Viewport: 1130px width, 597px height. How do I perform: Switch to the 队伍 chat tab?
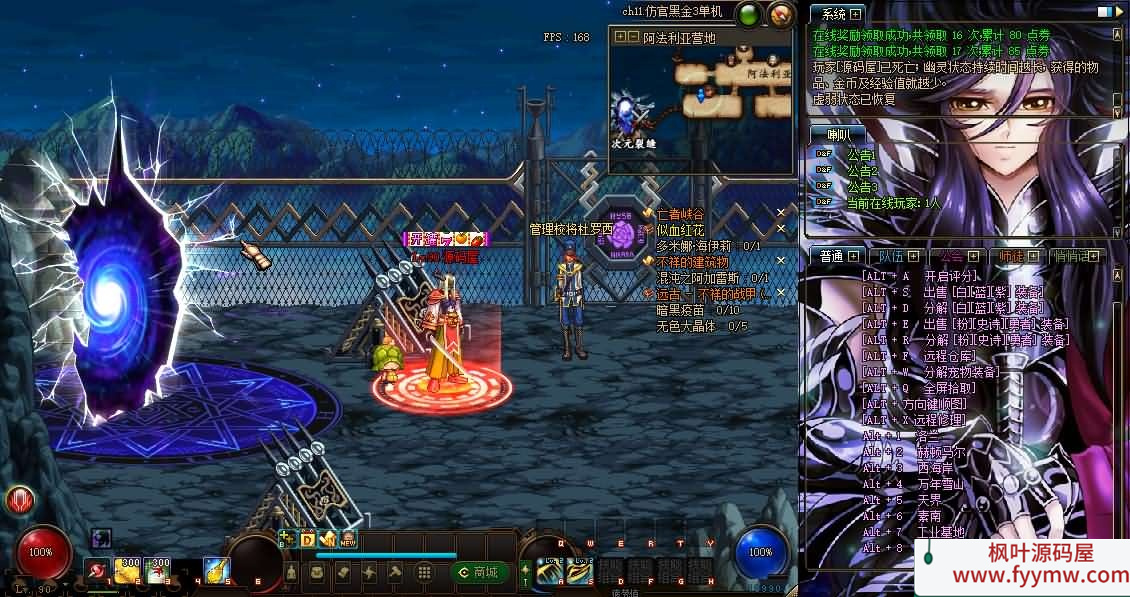[x=893, y=257]
